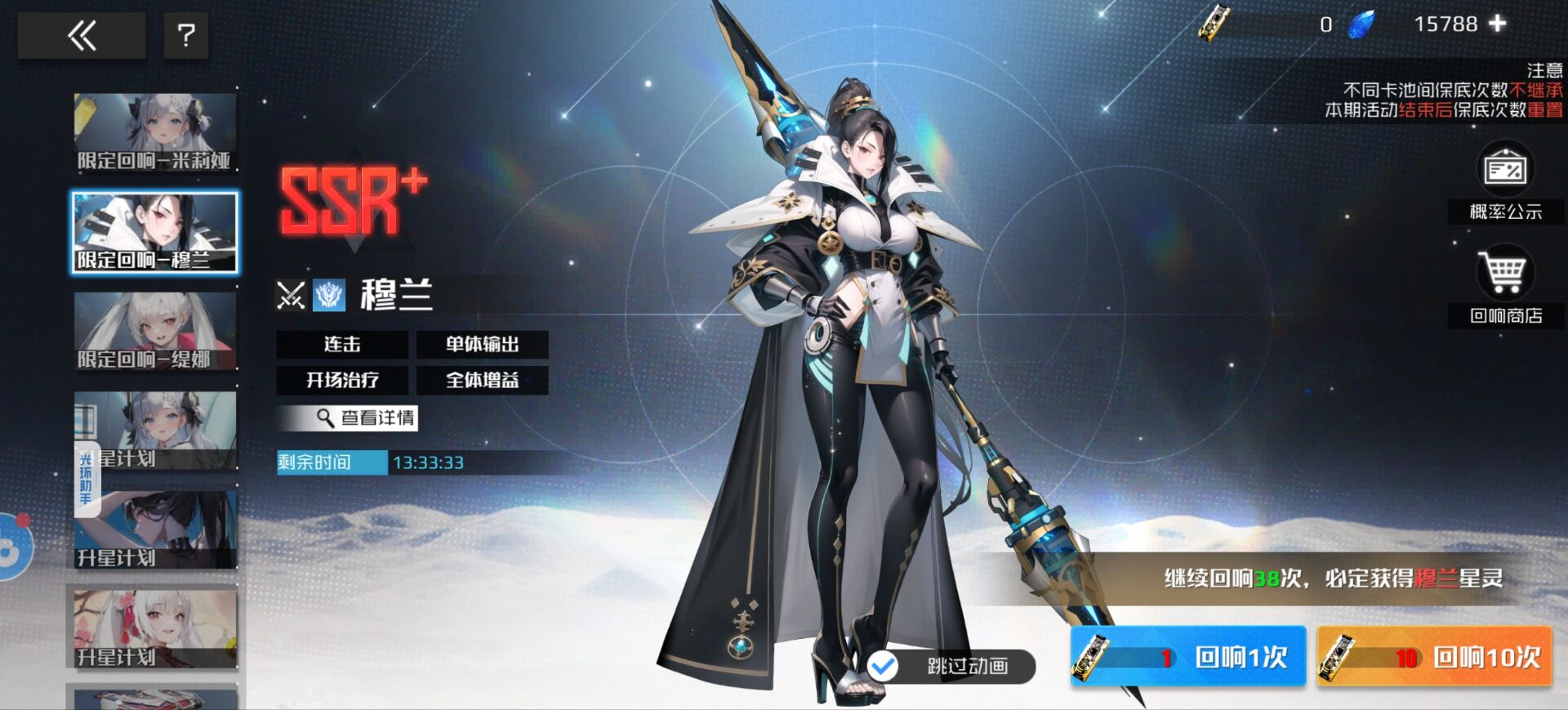Open the question mark help button

[x=186, y=36]
